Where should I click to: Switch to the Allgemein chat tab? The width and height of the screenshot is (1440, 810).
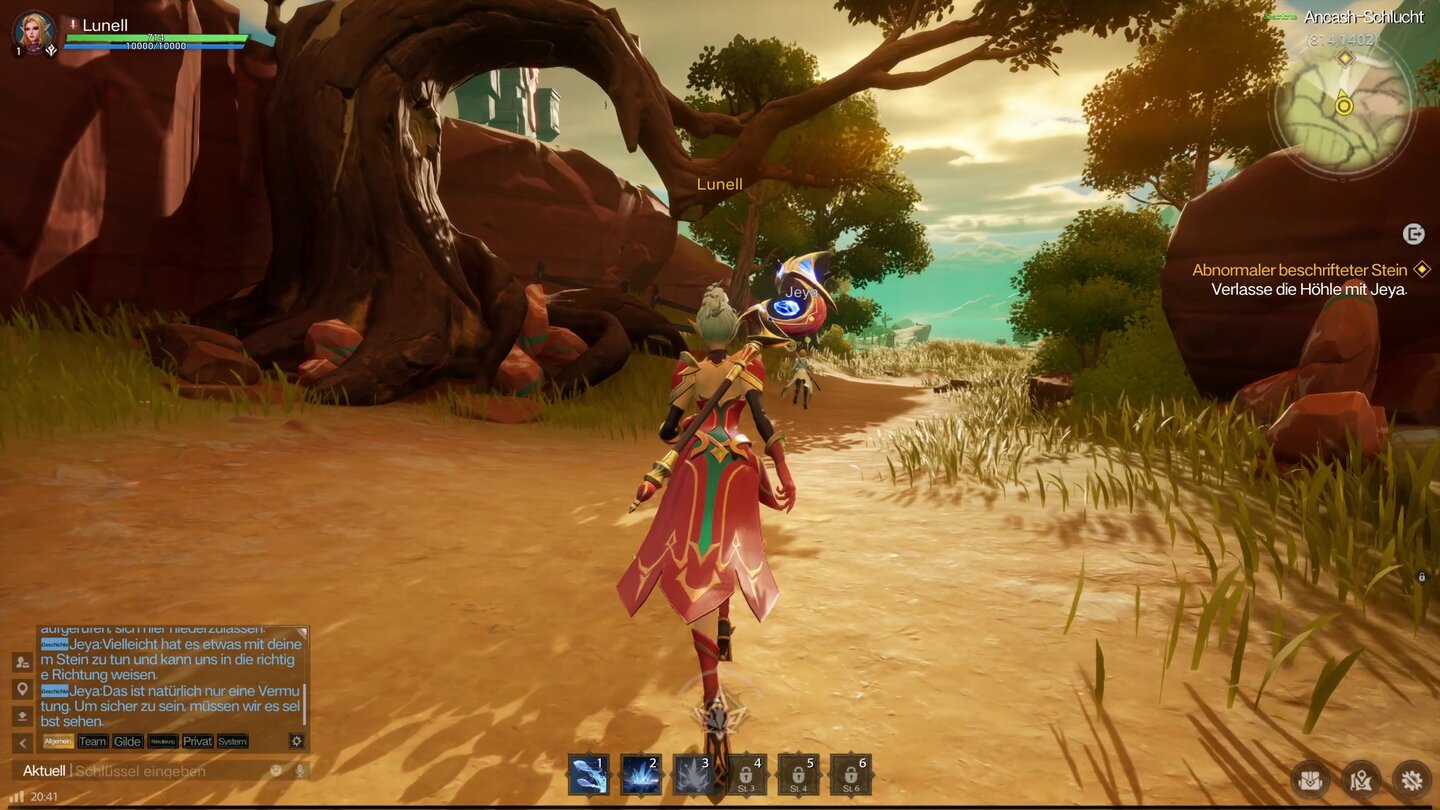coord(58,741)
